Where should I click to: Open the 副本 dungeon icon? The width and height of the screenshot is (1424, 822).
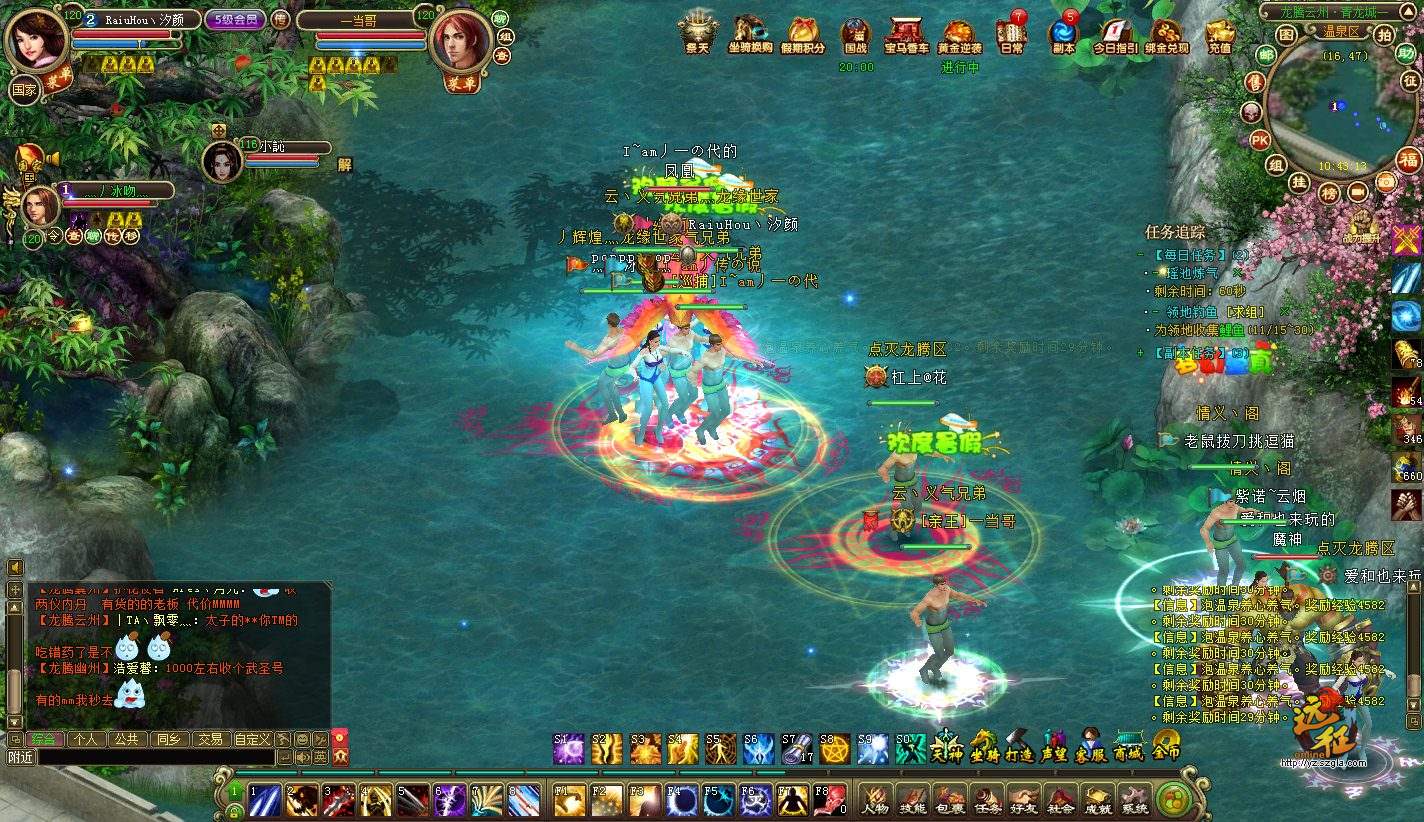pyautogui.click(x=1063, y=34)
